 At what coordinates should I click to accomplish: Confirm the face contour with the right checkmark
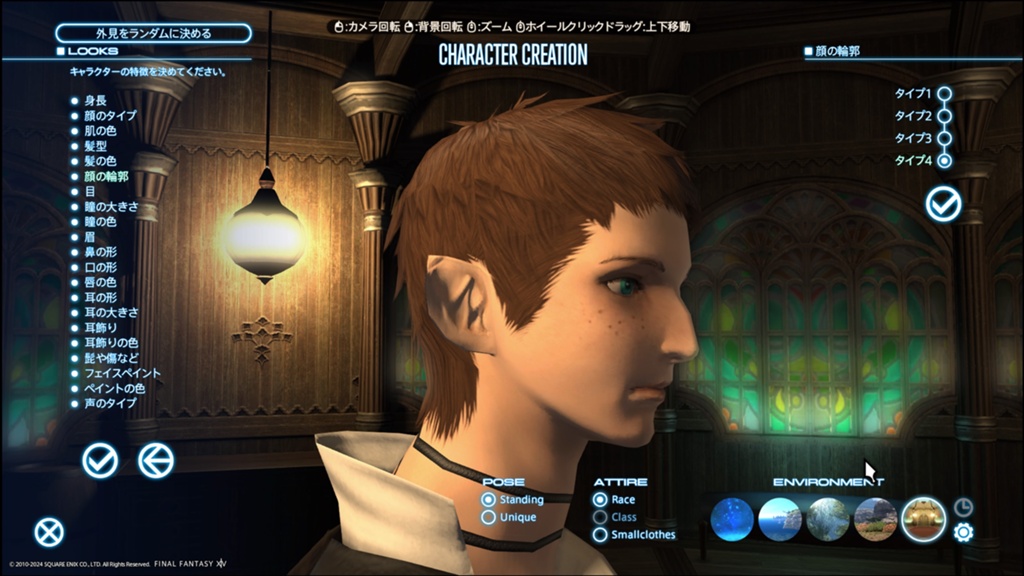943,204
